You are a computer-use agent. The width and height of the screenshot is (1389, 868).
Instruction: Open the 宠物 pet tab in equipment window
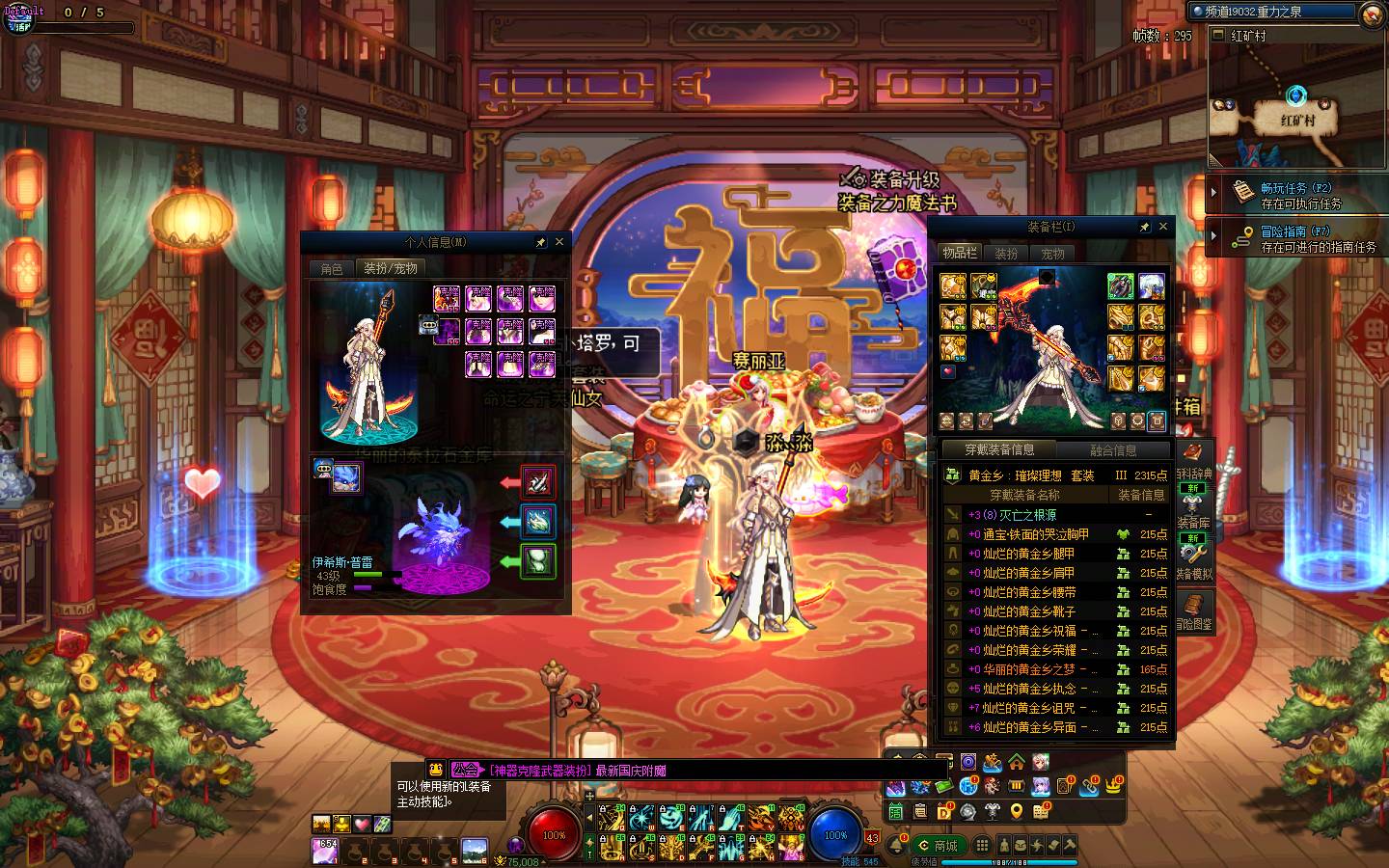pyautogui.click(x=1052, y=254)
